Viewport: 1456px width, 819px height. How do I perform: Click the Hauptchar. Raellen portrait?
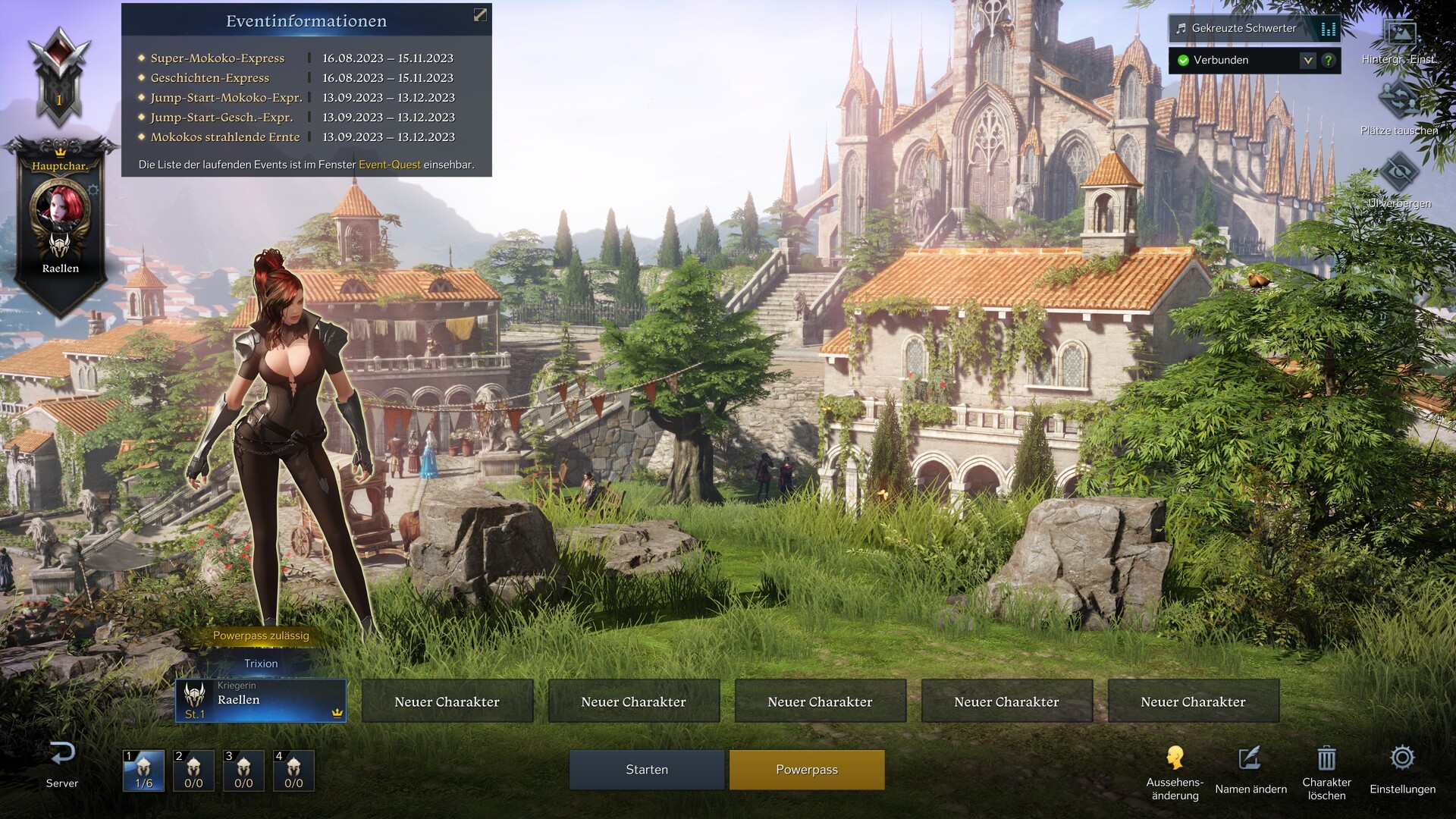pyautogui.click(x=60, y=206)
